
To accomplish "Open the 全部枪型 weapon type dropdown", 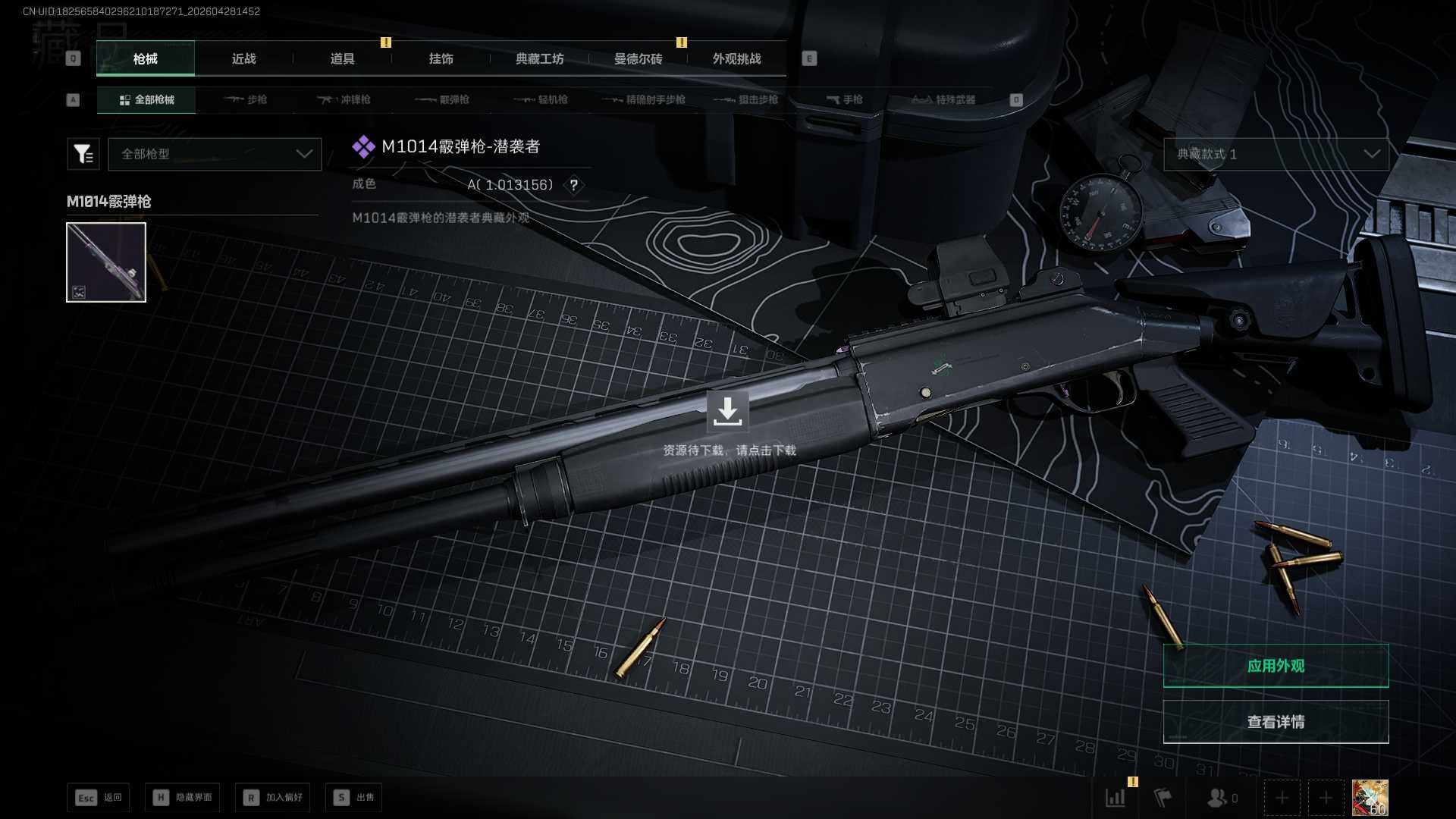I will click(x=215, y=154).
